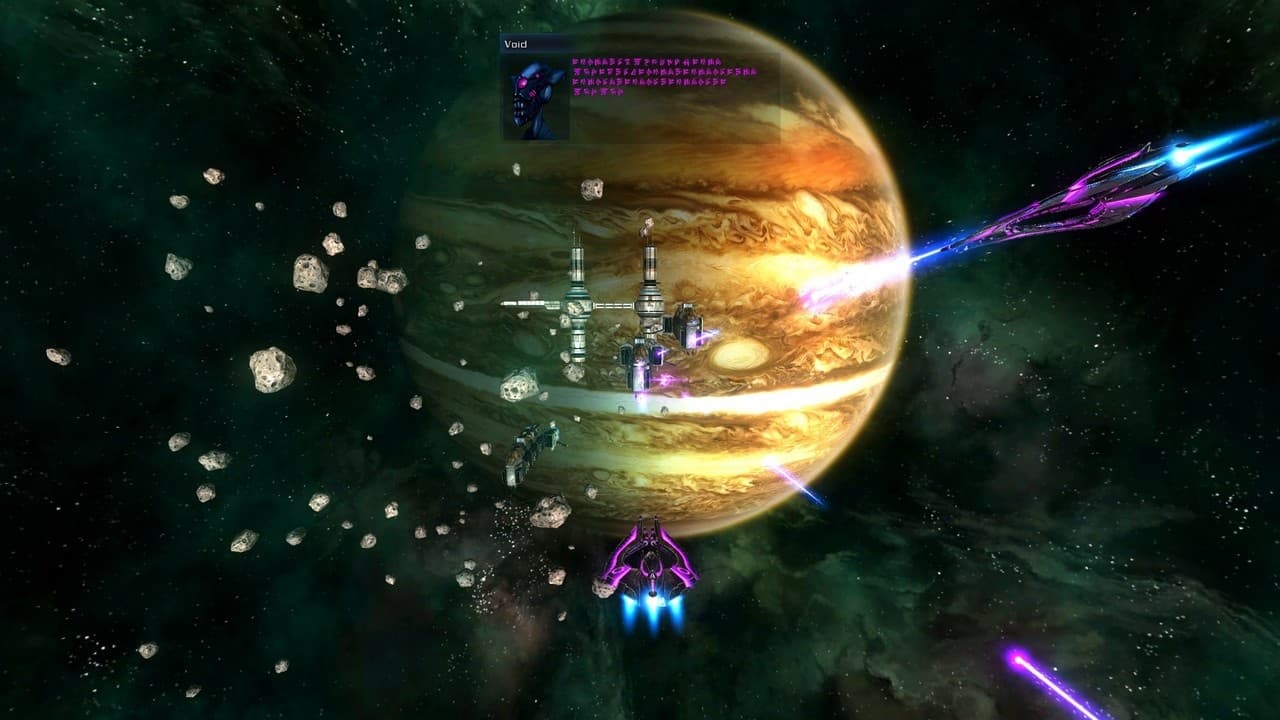Click the purple alien rune text
This screenshot has height=720, width=1280.
point(660,80)
